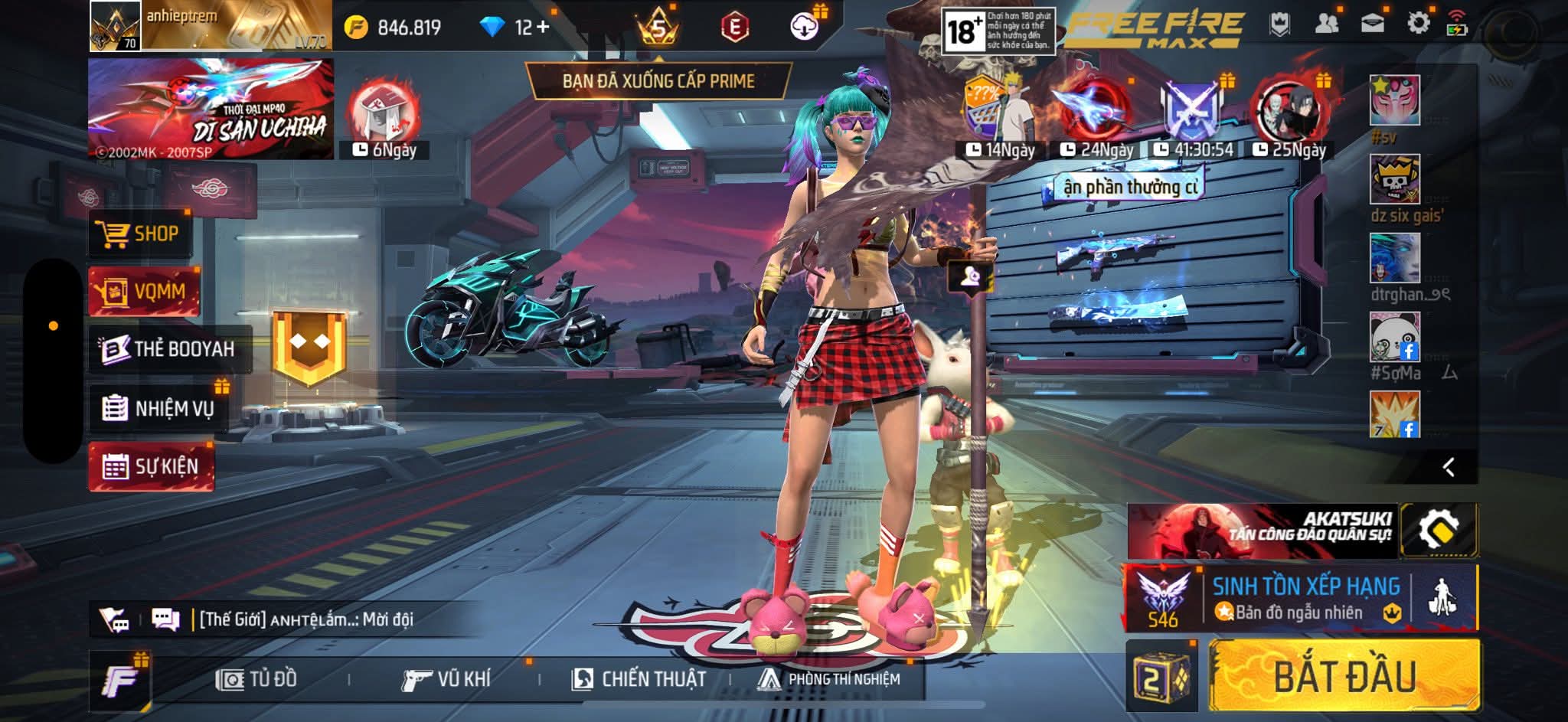This screenshot has height=722, width=1568.
Task: Open NHIỆM VỤ missions list
Action: point(158,408)
